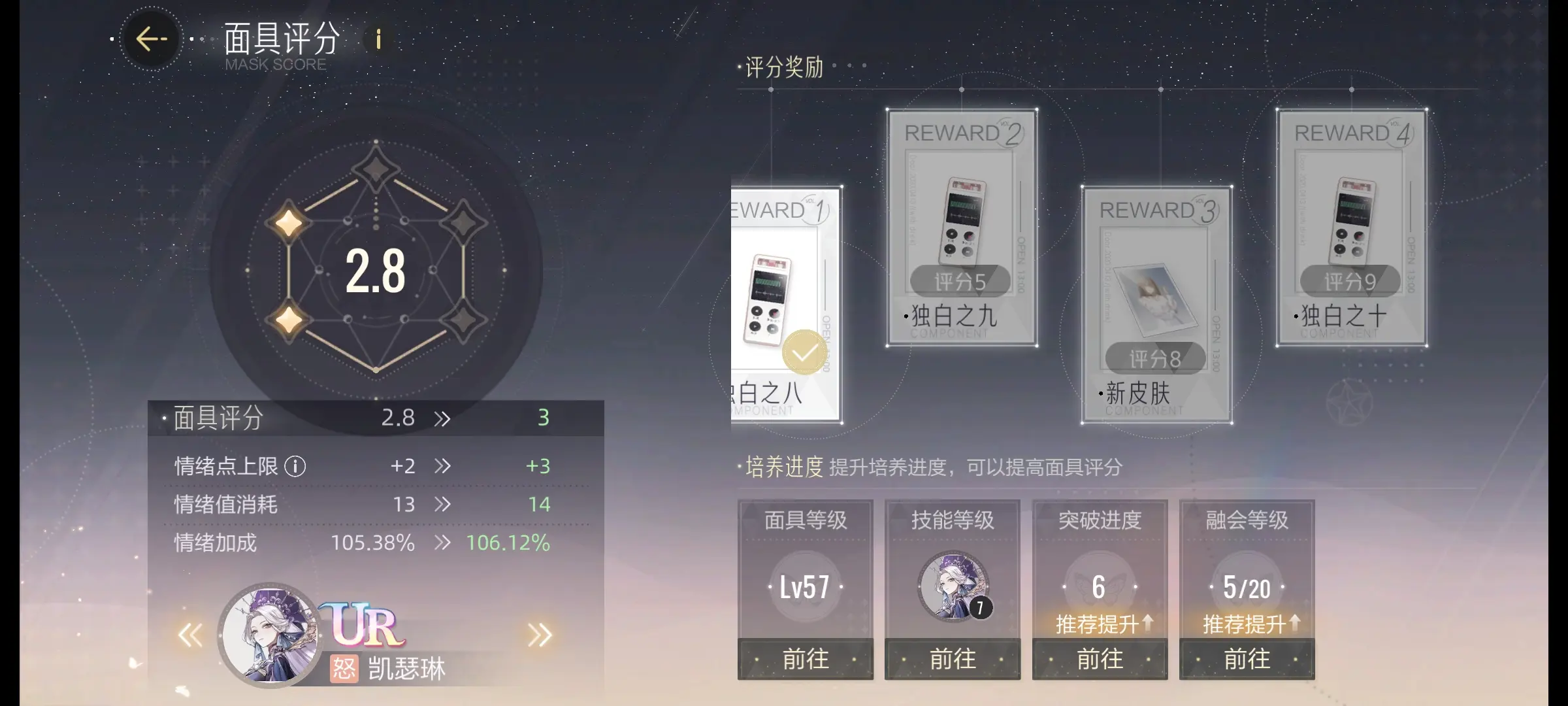View Reward 3 新皮肤 card
Screen dimensions: 1568x706
[x=1156, y=305]
